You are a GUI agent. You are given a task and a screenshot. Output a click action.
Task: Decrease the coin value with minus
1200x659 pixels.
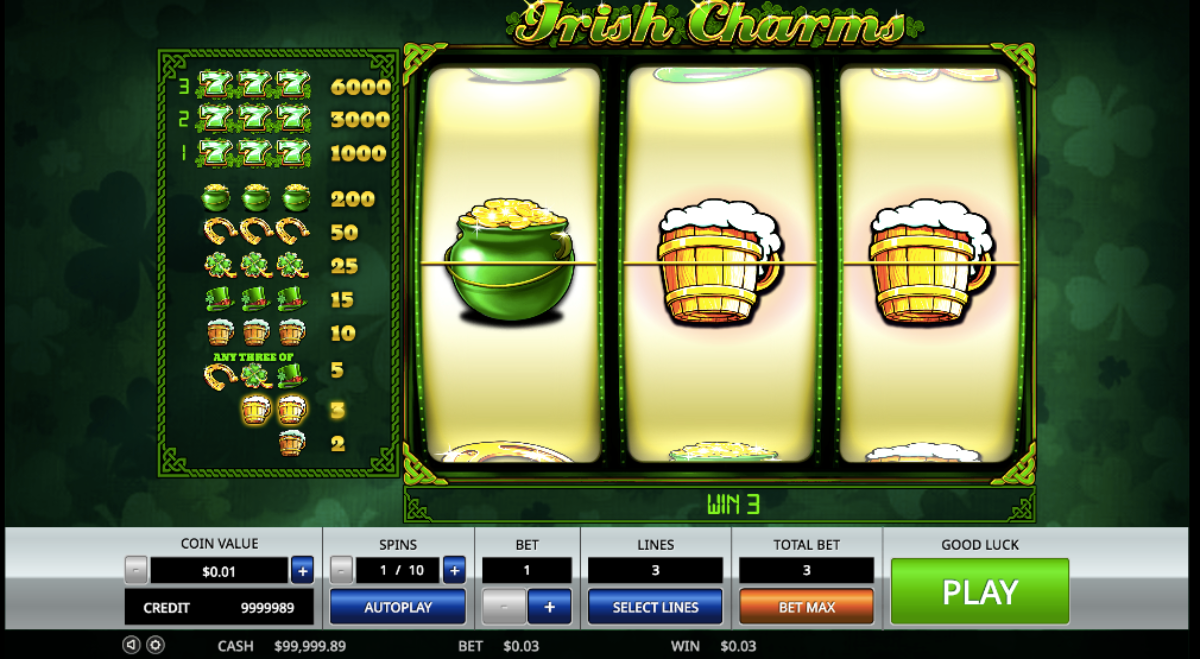[x=136, y=571]
